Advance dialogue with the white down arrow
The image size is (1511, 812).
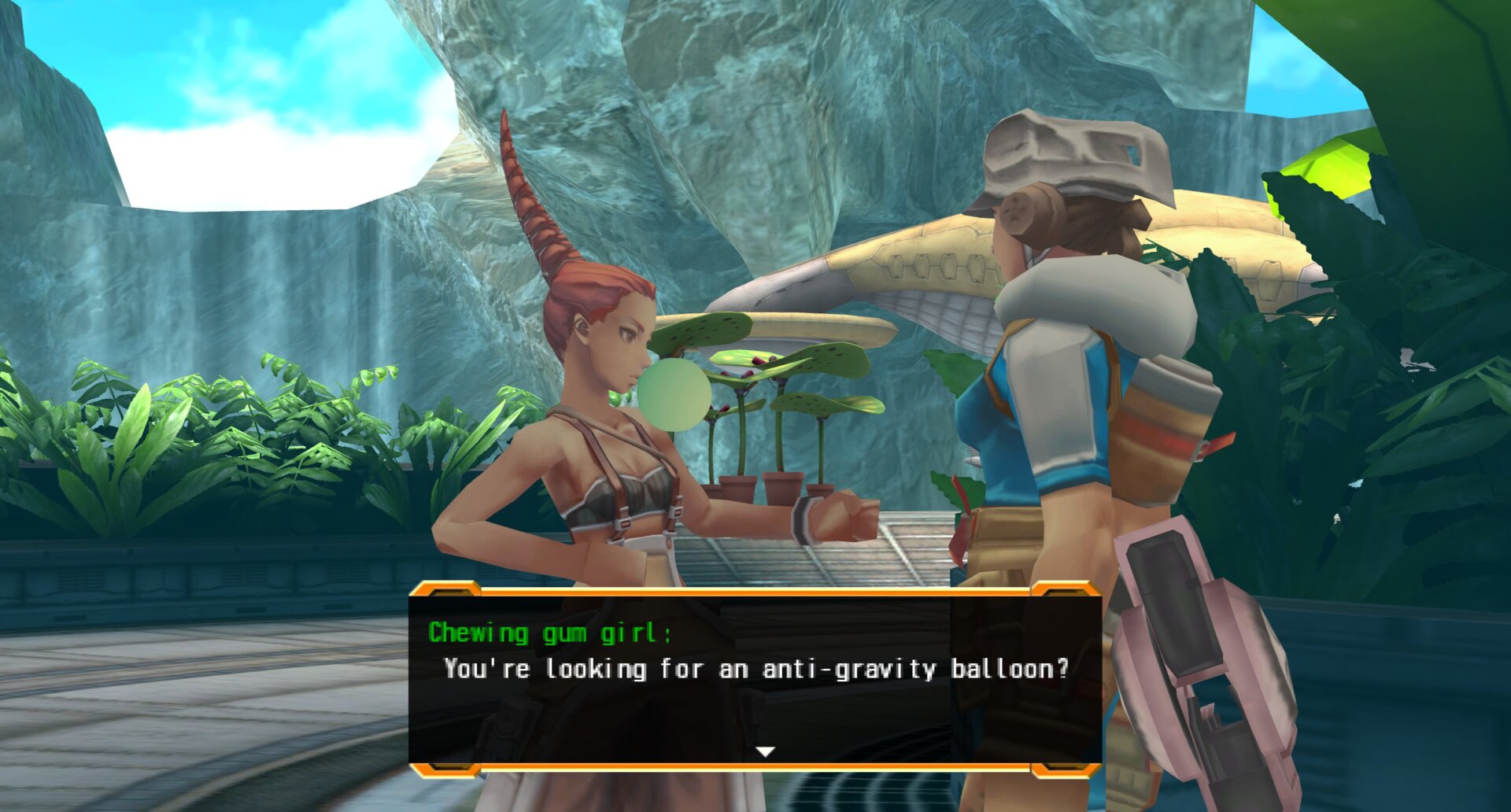(765, 751)
